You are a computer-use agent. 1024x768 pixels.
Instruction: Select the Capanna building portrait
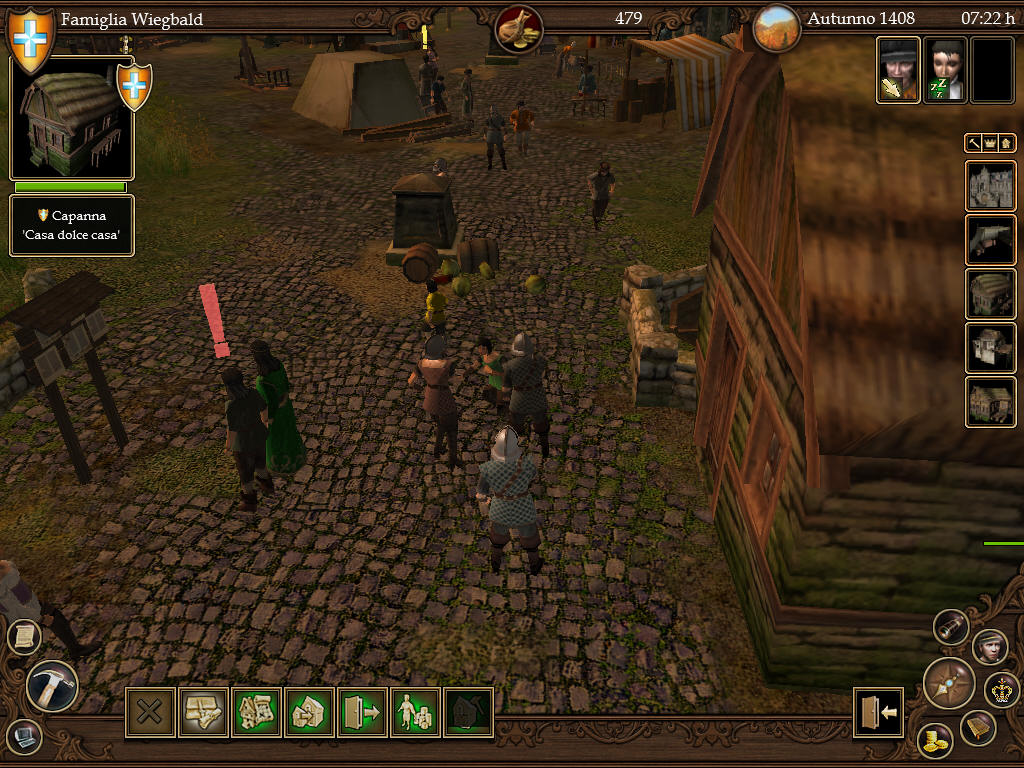[x=70, y=118]
